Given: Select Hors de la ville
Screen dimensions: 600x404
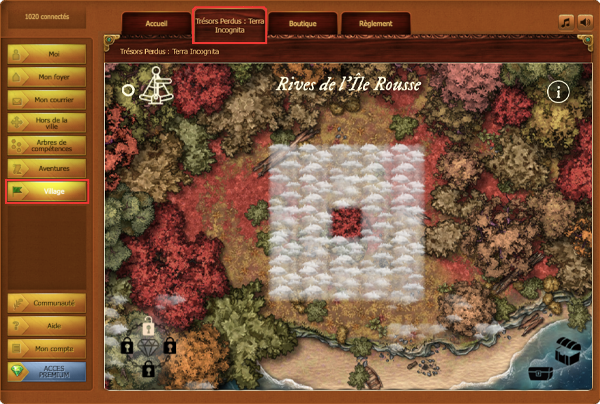Looking at the screenshot, I should [47, 122].
